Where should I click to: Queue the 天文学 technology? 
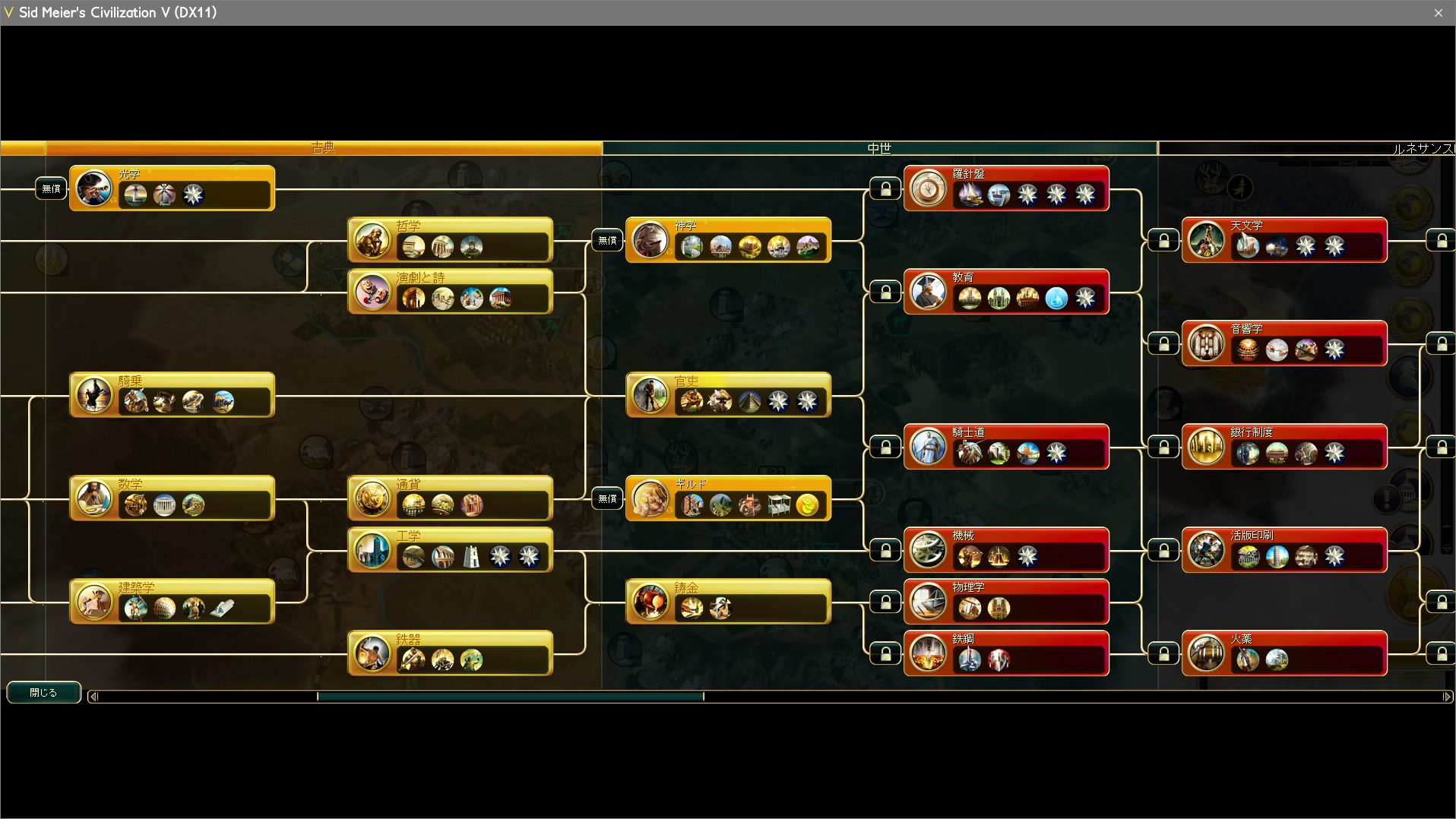point(1284,239)
